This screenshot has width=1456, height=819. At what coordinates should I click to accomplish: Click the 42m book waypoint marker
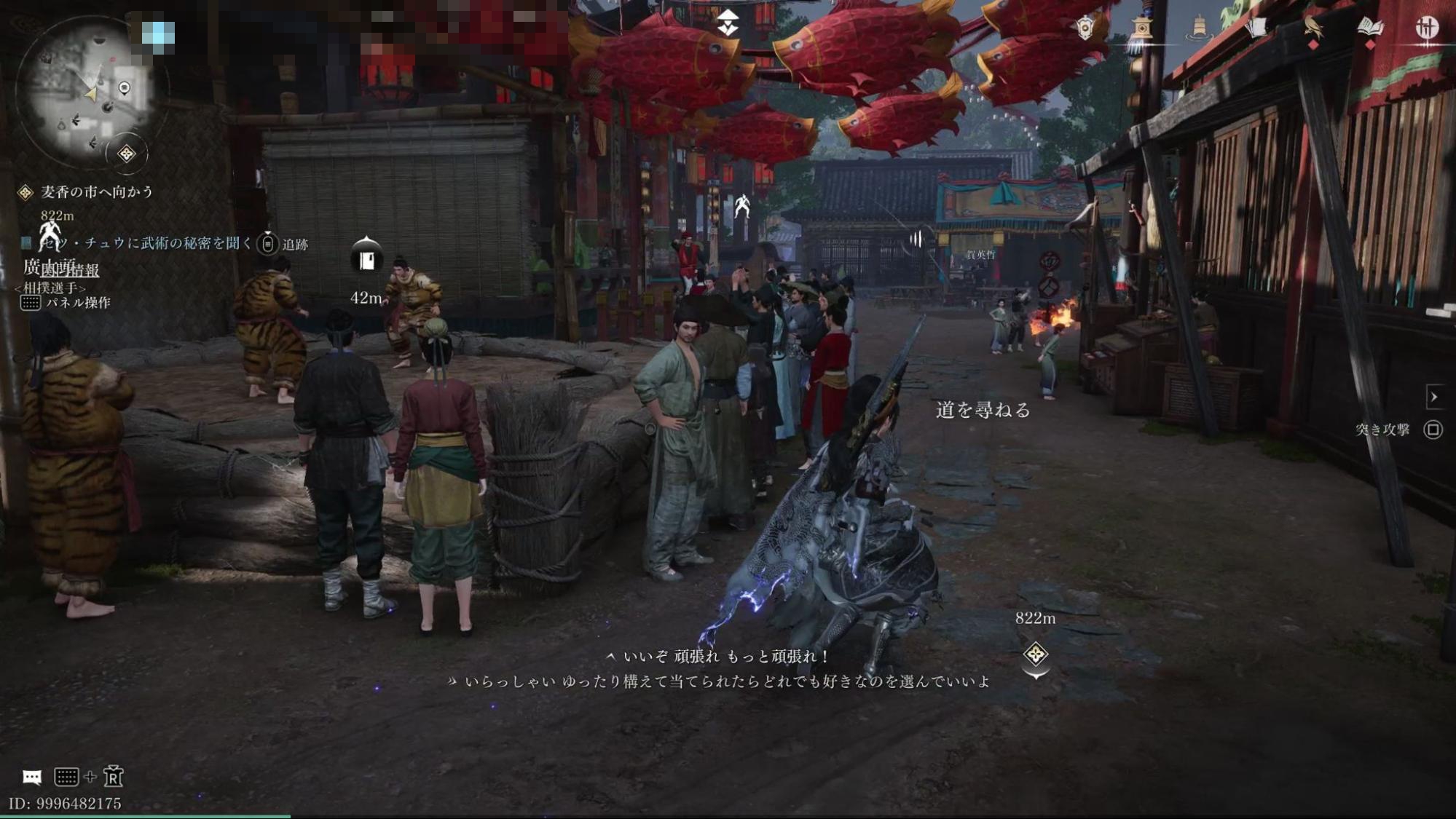(x=366, y=258)
